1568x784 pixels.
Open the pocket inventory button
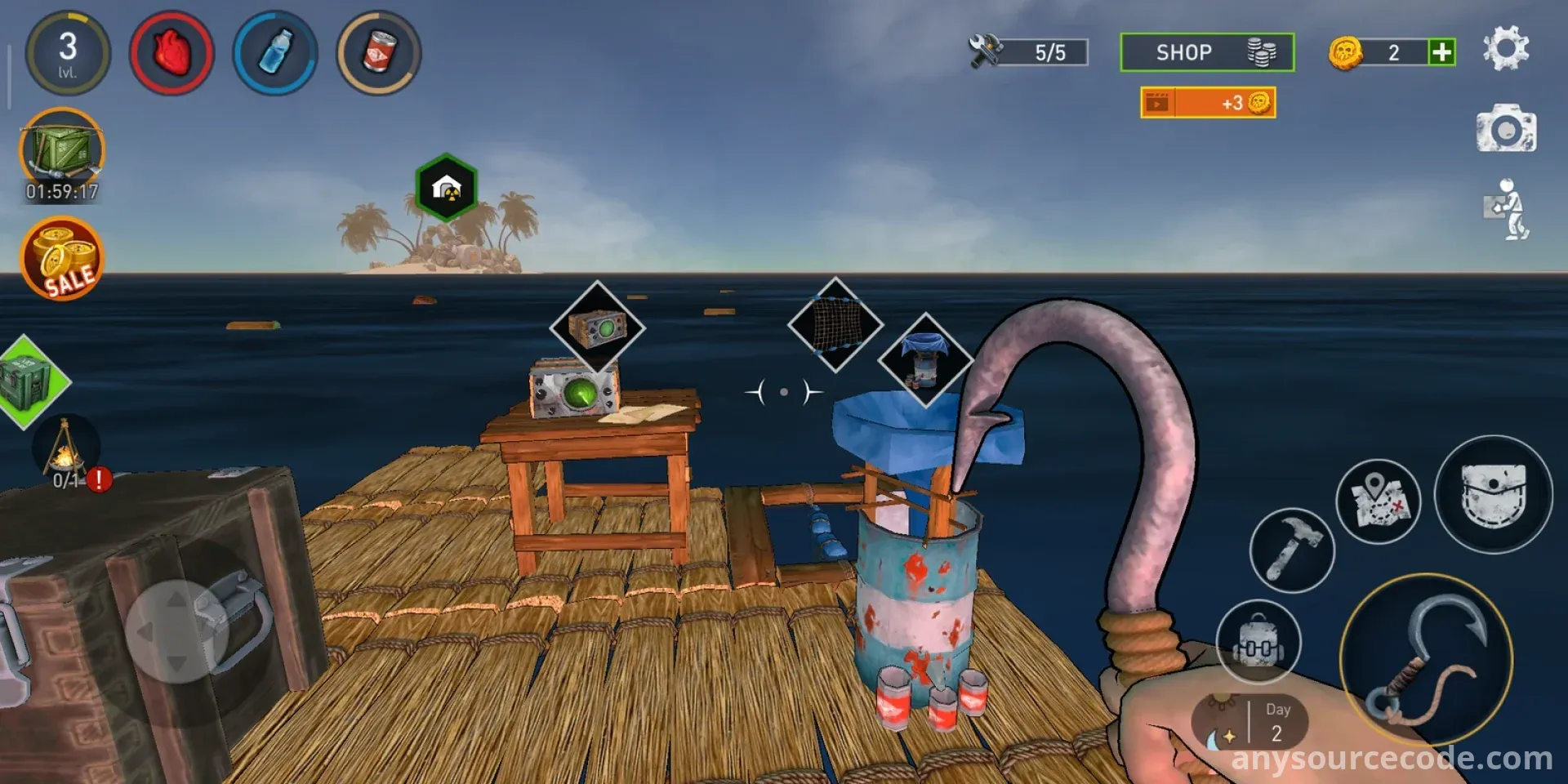[1493, 494]
